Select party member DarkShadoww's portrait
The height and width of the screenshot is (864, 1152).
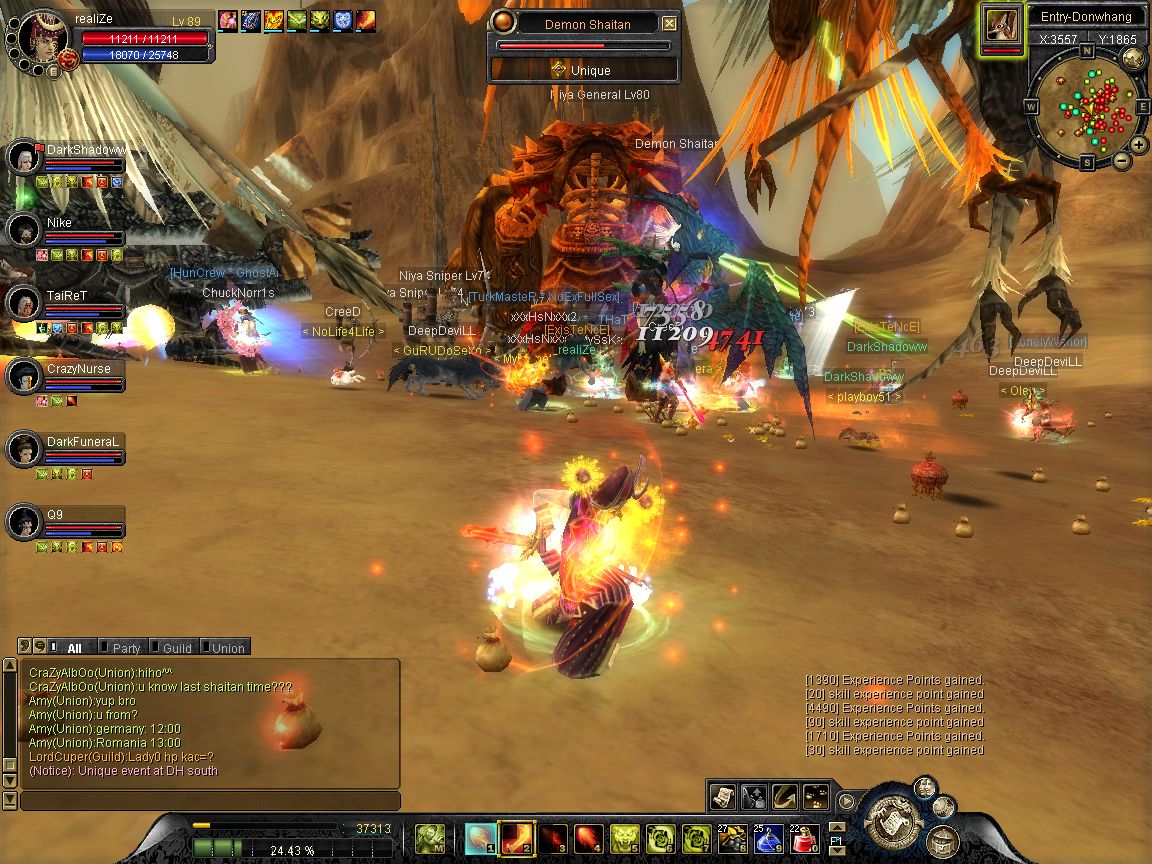(23, 158)
